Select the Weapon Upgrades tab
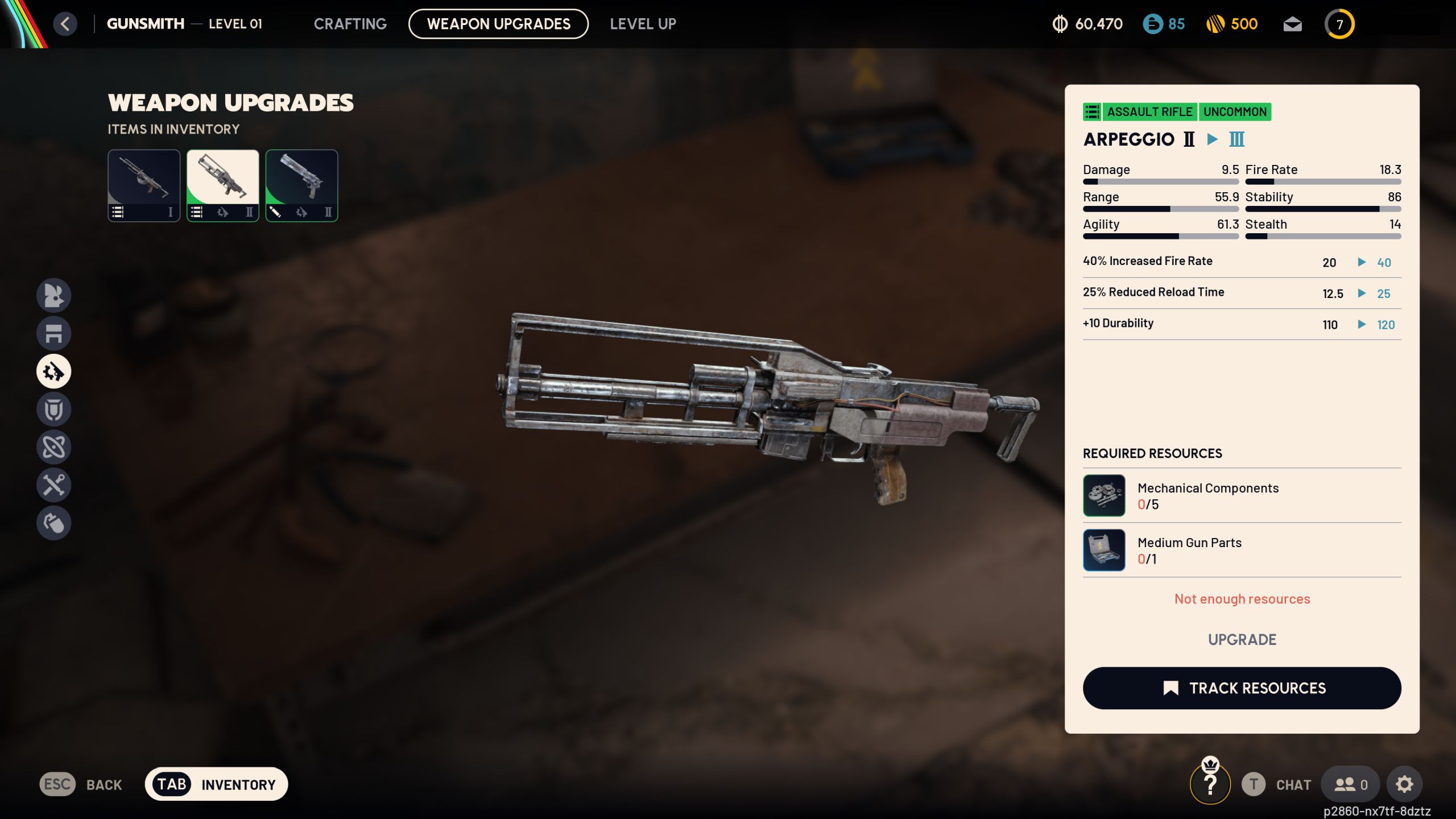Viewport: 1456px width, 819px height. pyautogui.click(x=498, y=24)
